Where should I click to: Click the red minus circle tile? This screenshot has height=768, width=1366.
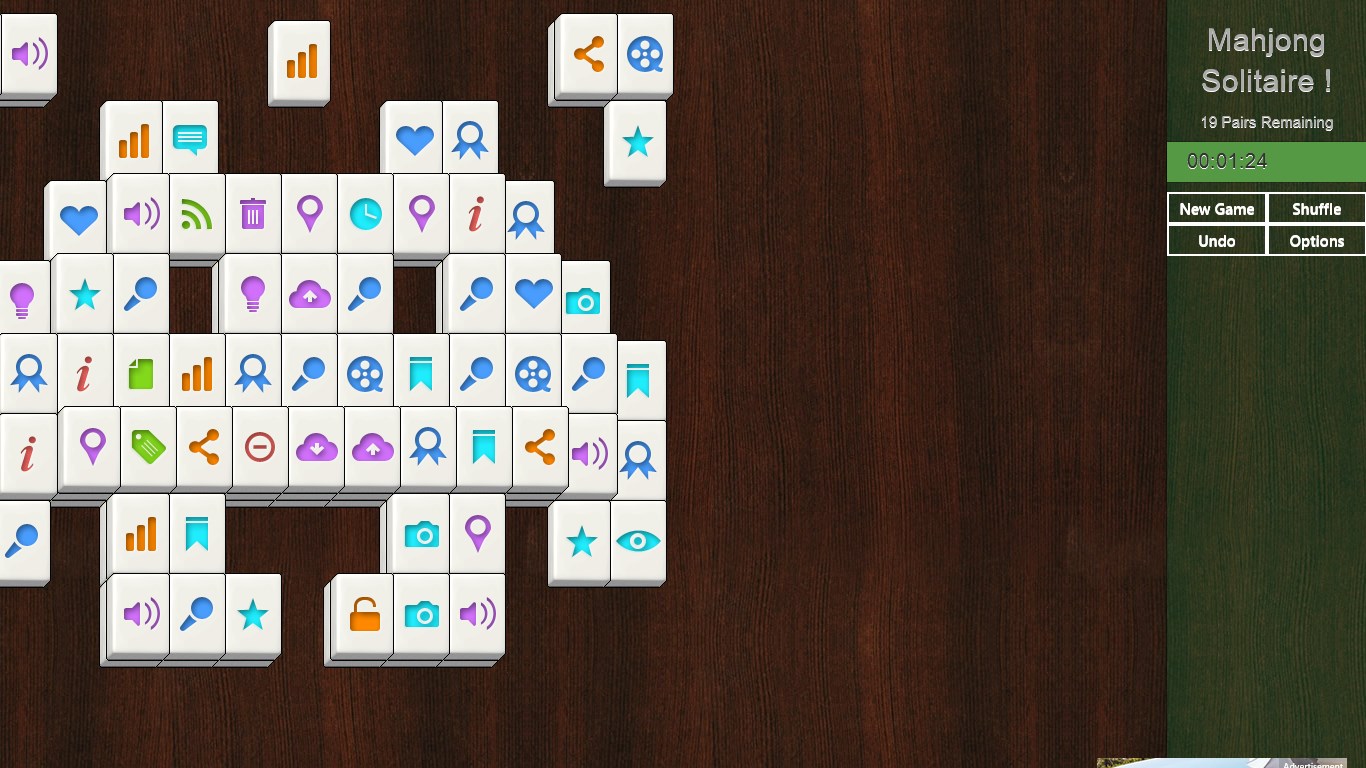pos(259,449)
